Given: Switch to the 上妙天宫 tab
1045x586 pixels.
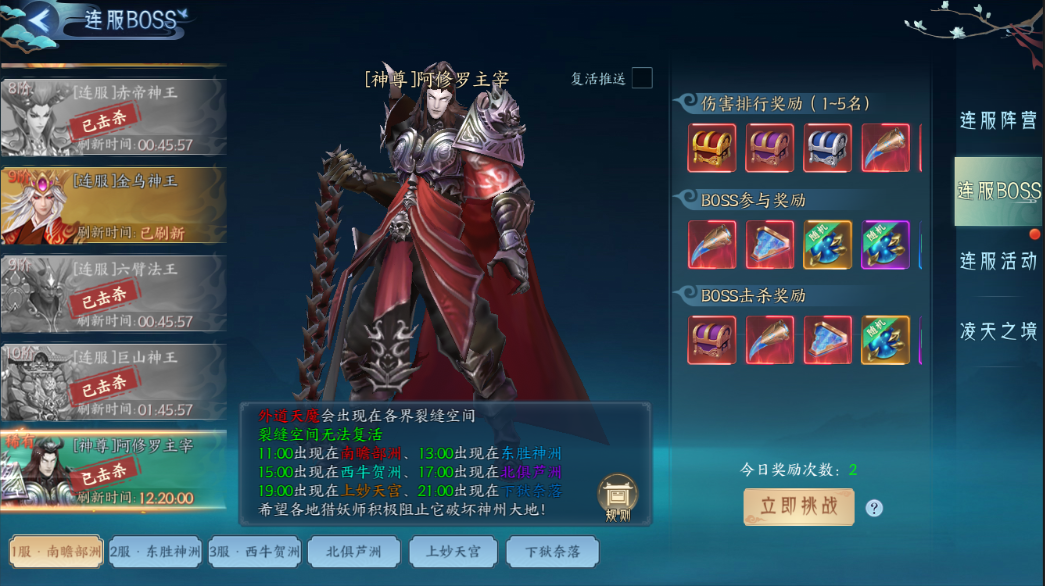Looking at the screenshot, I should [x=453, y=551].
